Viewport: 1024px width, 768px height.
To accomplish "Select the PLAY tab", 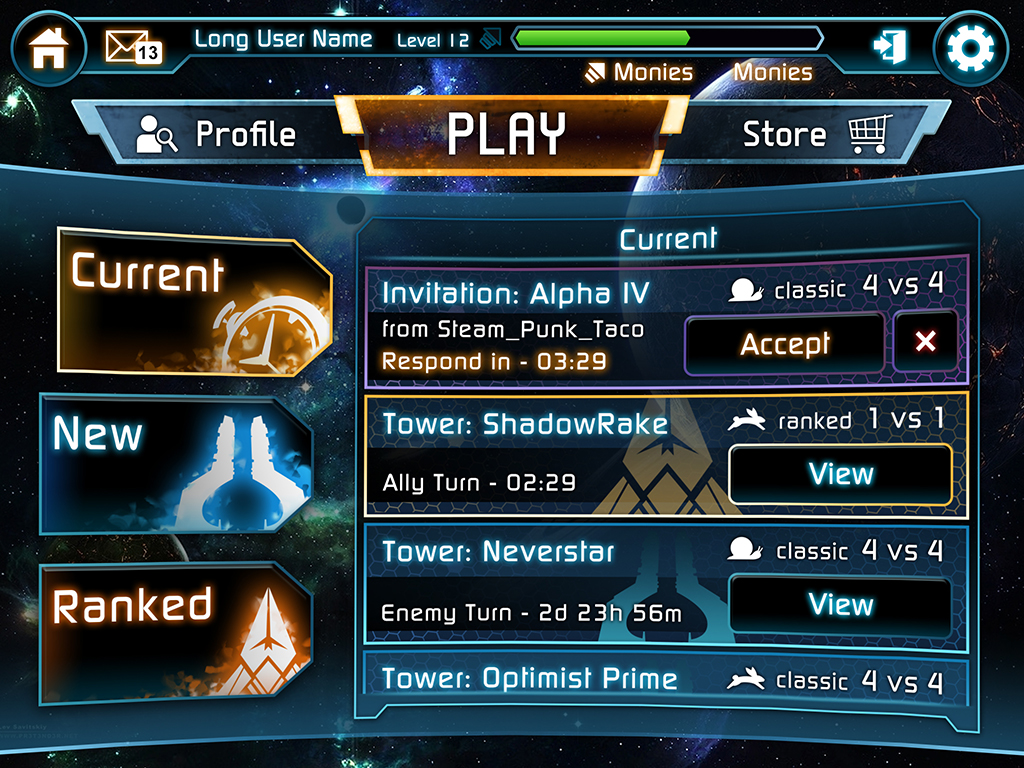I will 508,134.
